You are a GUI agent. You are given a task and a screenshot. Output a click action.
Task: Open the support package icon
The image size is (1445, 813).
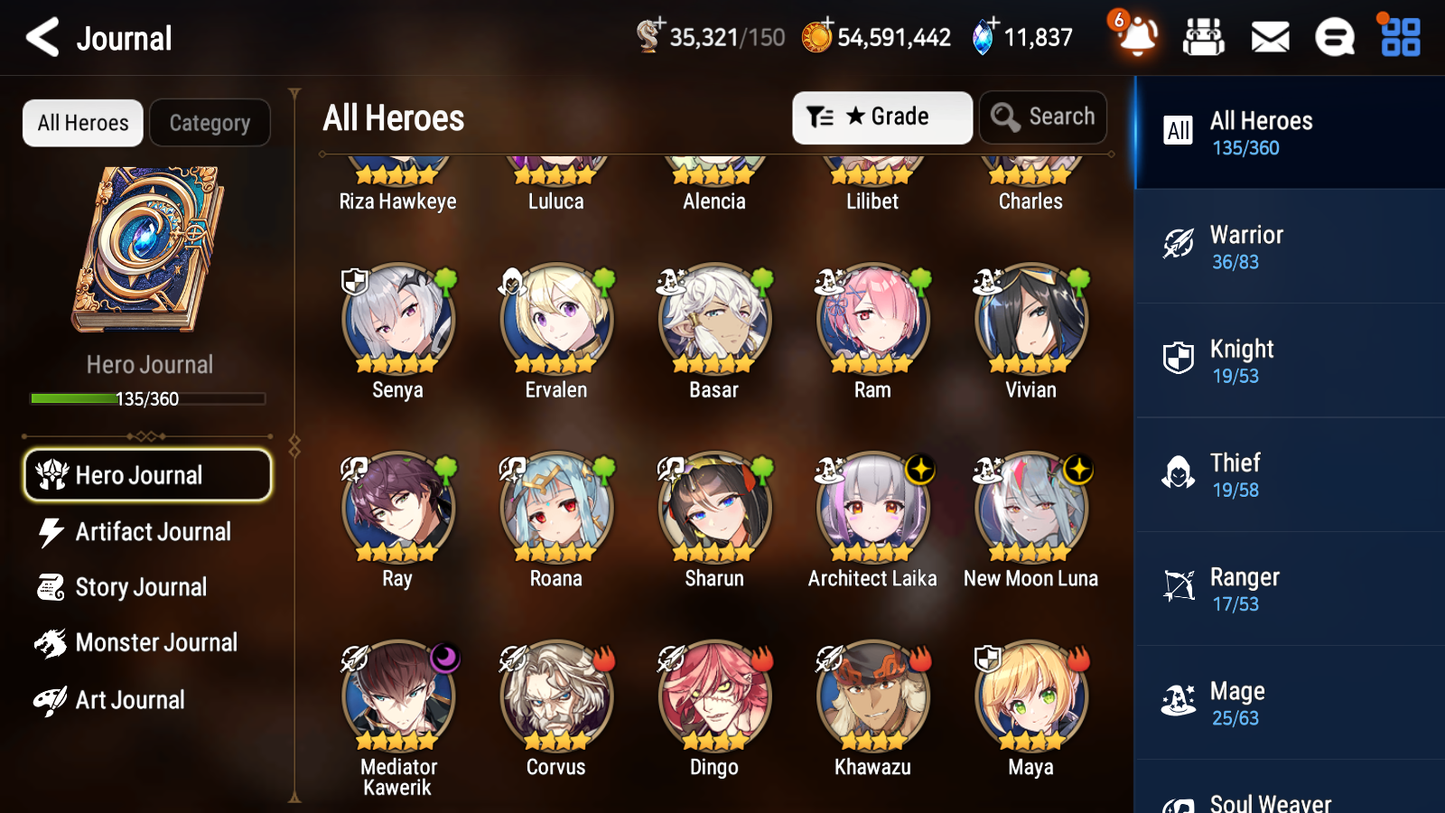click(1202, 36)
